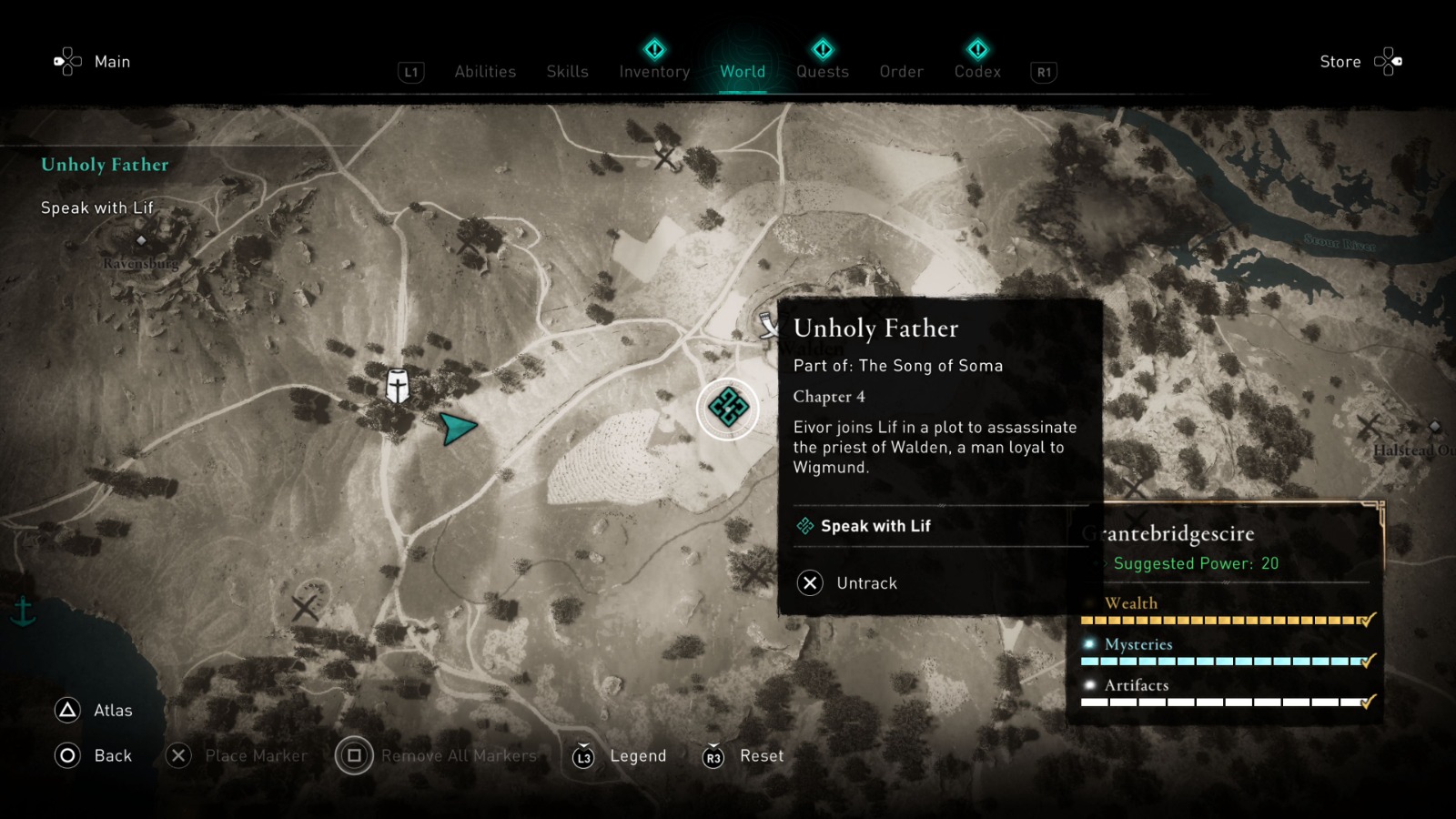1456x819 pixels.
Task: Open the Codex tab
Action: [977, 71]
